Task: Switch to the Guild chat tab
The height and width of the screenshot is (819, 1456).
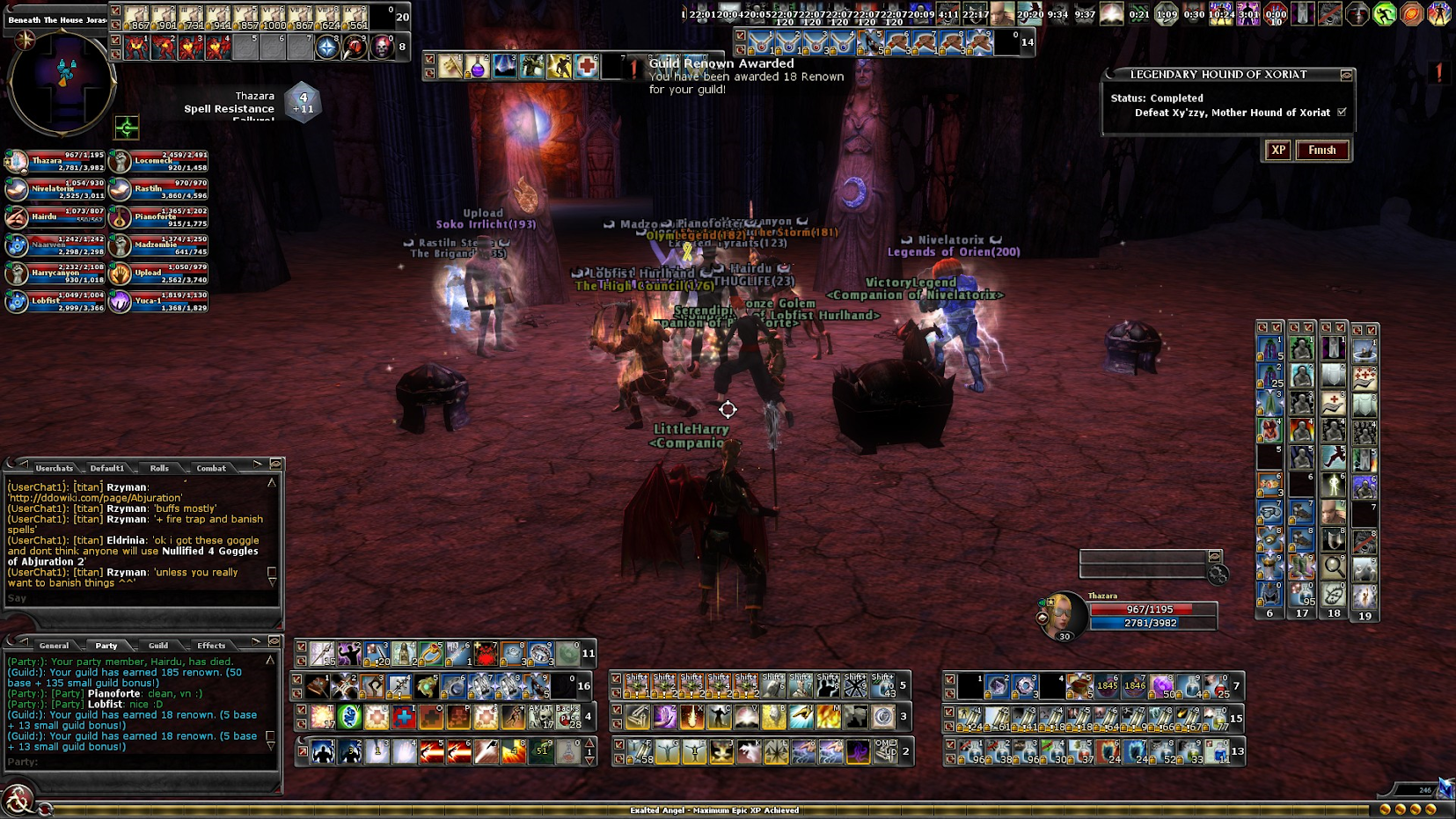Action: click(x=158, y=646)
